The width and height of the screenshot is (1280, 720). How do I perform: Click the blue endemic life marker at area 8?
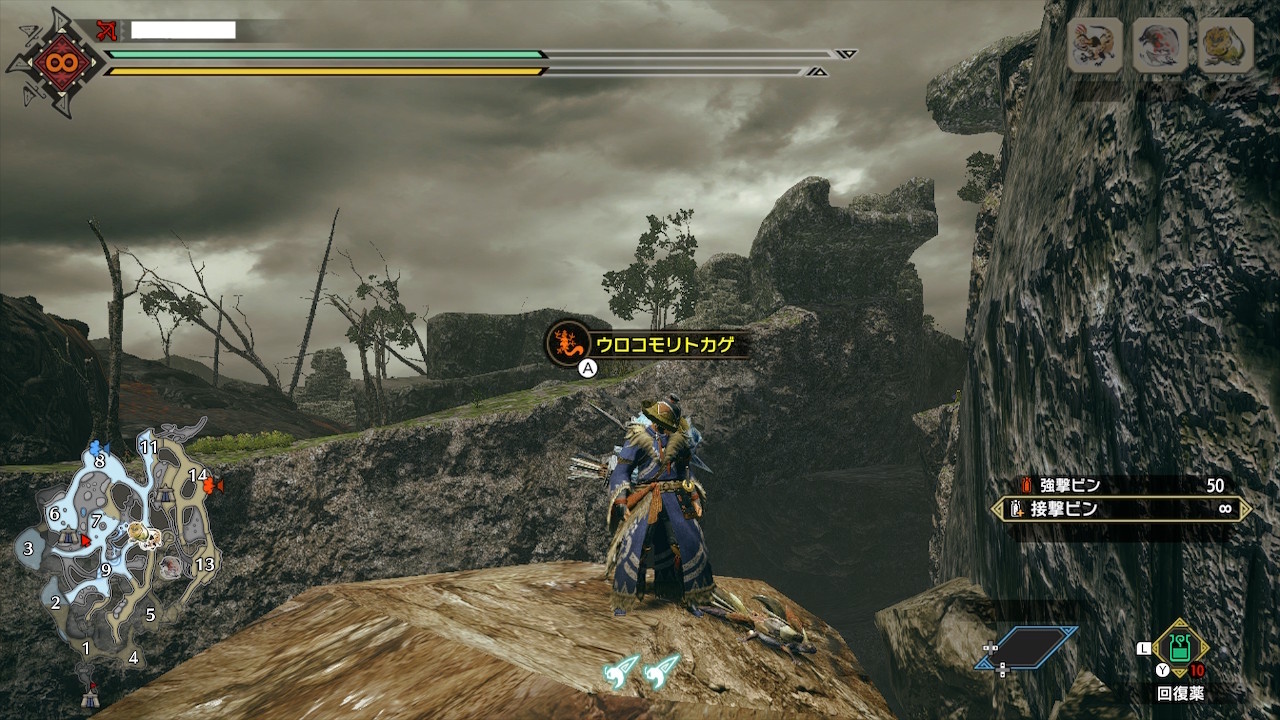[96, 447]
